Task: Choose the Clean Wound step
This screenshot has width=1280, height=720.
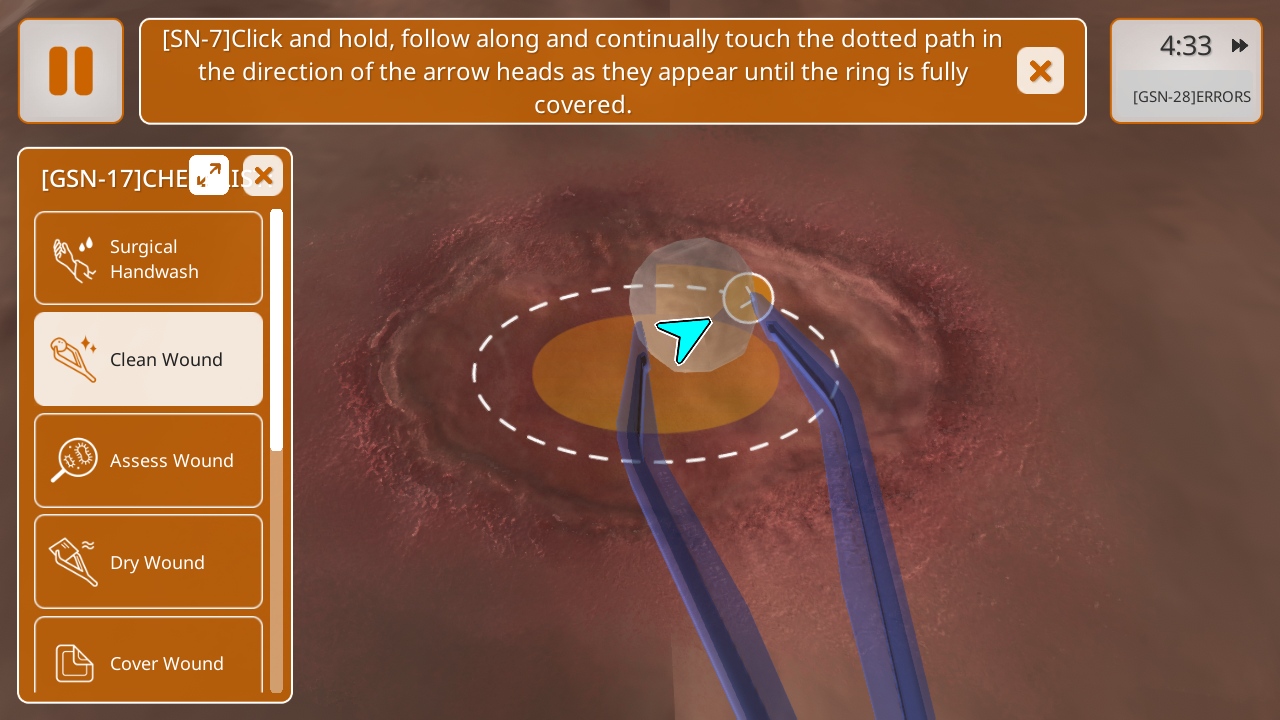Action: (x=149, y=359)
